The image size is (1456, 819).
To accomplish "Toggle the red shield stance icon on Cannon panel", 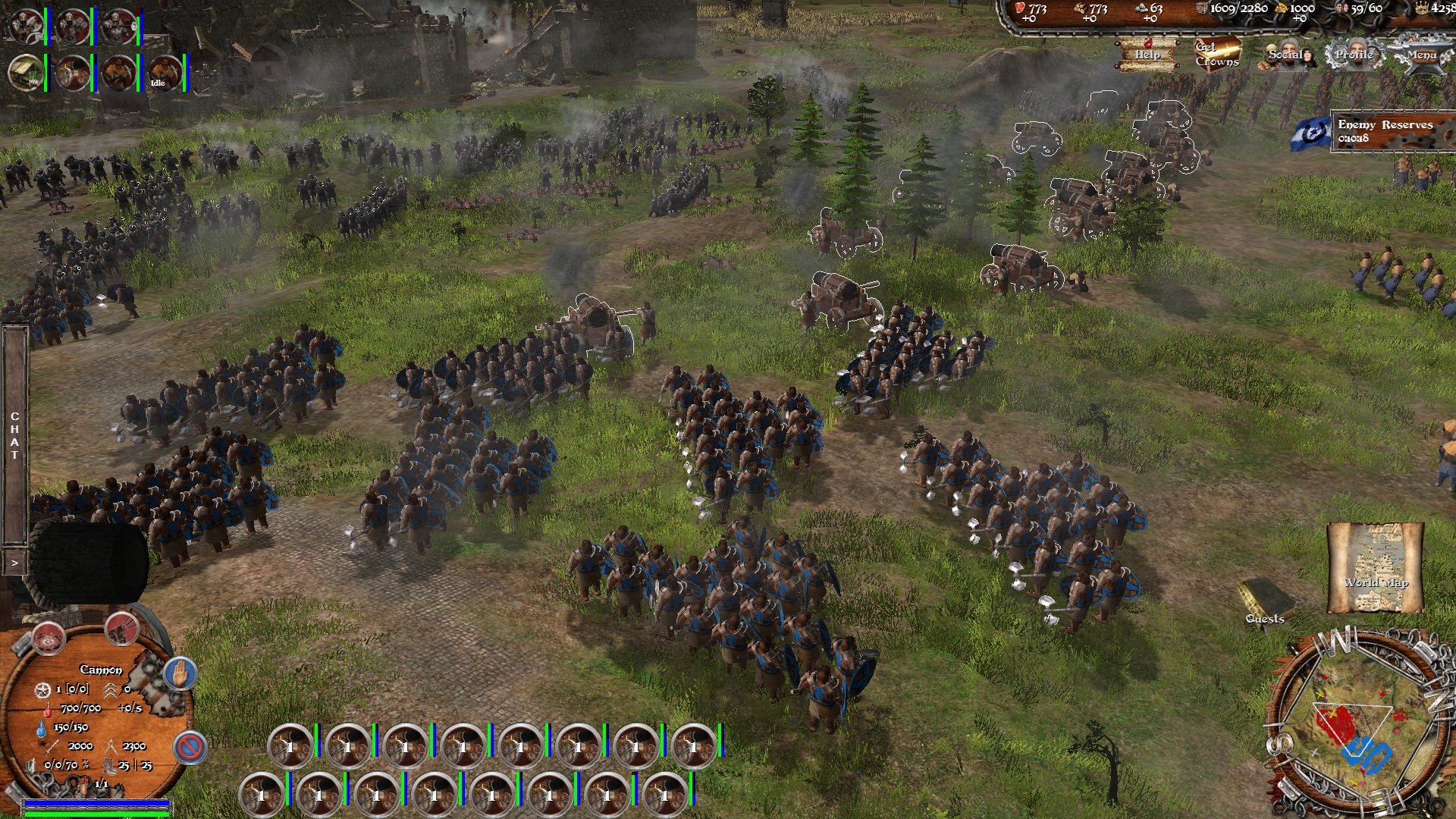I will point(49,639).
